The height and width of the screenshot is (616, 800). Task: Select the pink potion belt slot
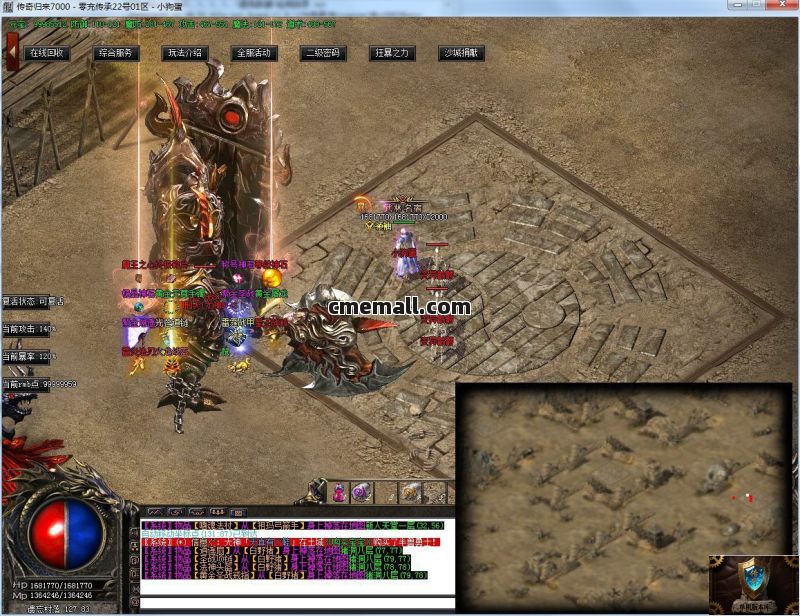point(341,492)
